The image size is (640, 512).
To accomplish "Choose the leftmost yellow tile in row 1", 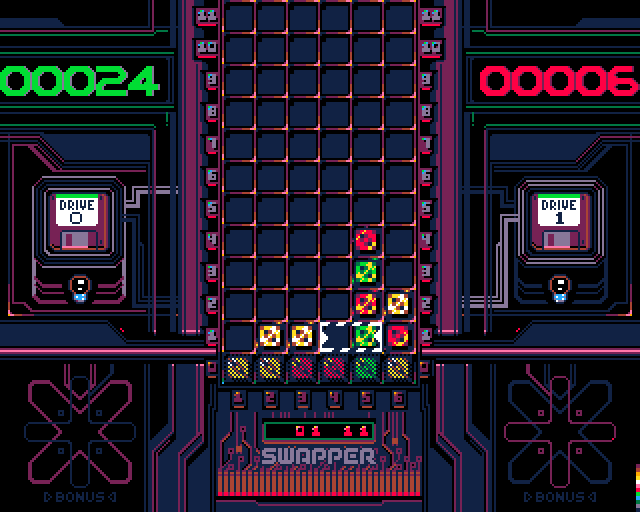I will tap(271, 335).
